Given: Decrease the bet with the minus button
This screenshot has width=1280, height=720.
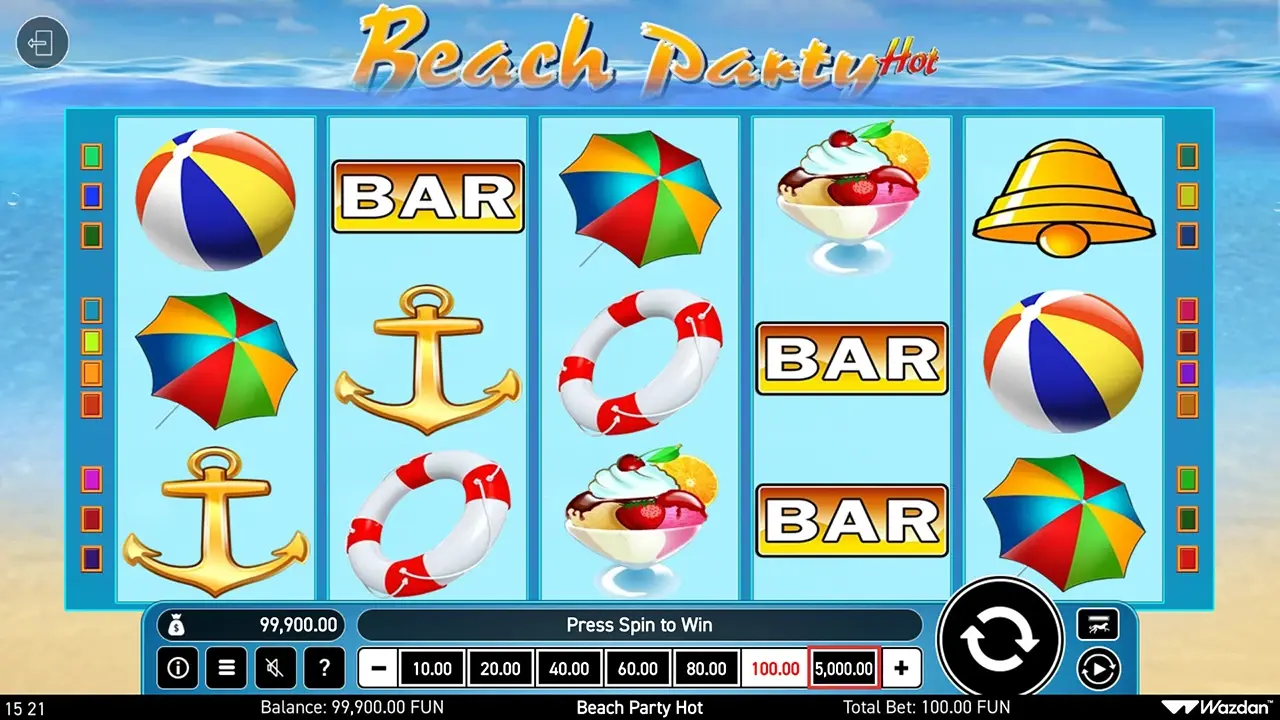Looking at the screenshot, I should pos(377,668).
